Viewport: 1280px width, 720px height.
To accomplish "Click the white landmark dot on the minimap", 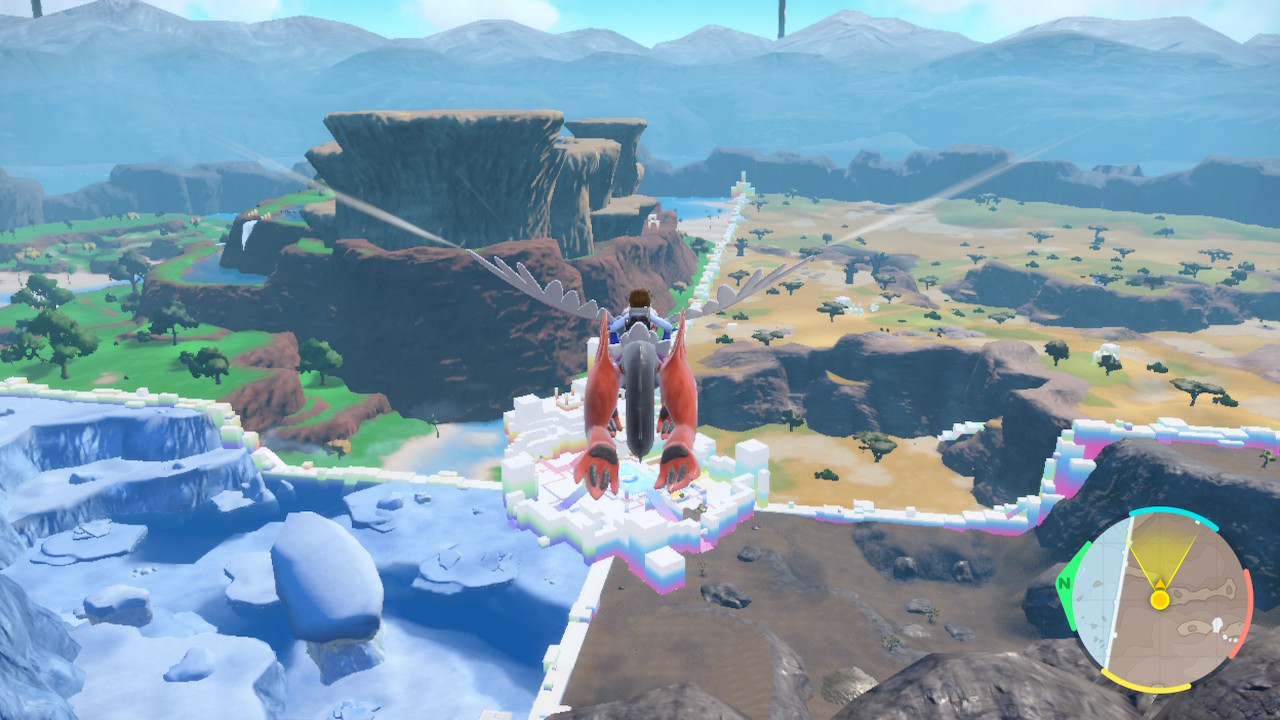I will pyautogui.click(x=1218, y=622).
